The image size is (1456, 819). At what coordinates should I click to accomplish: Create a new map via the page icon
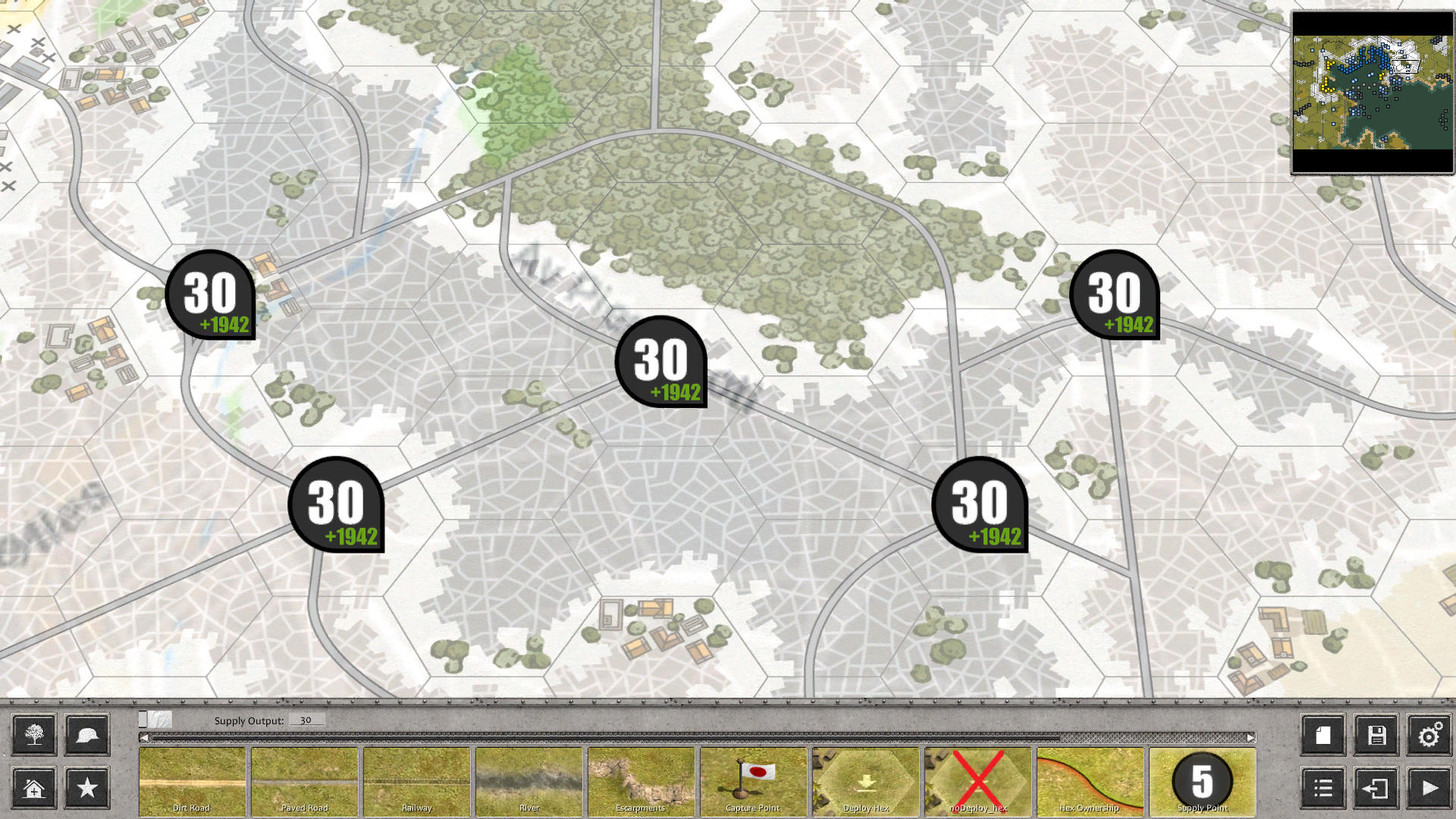(x=1324, y=735)
